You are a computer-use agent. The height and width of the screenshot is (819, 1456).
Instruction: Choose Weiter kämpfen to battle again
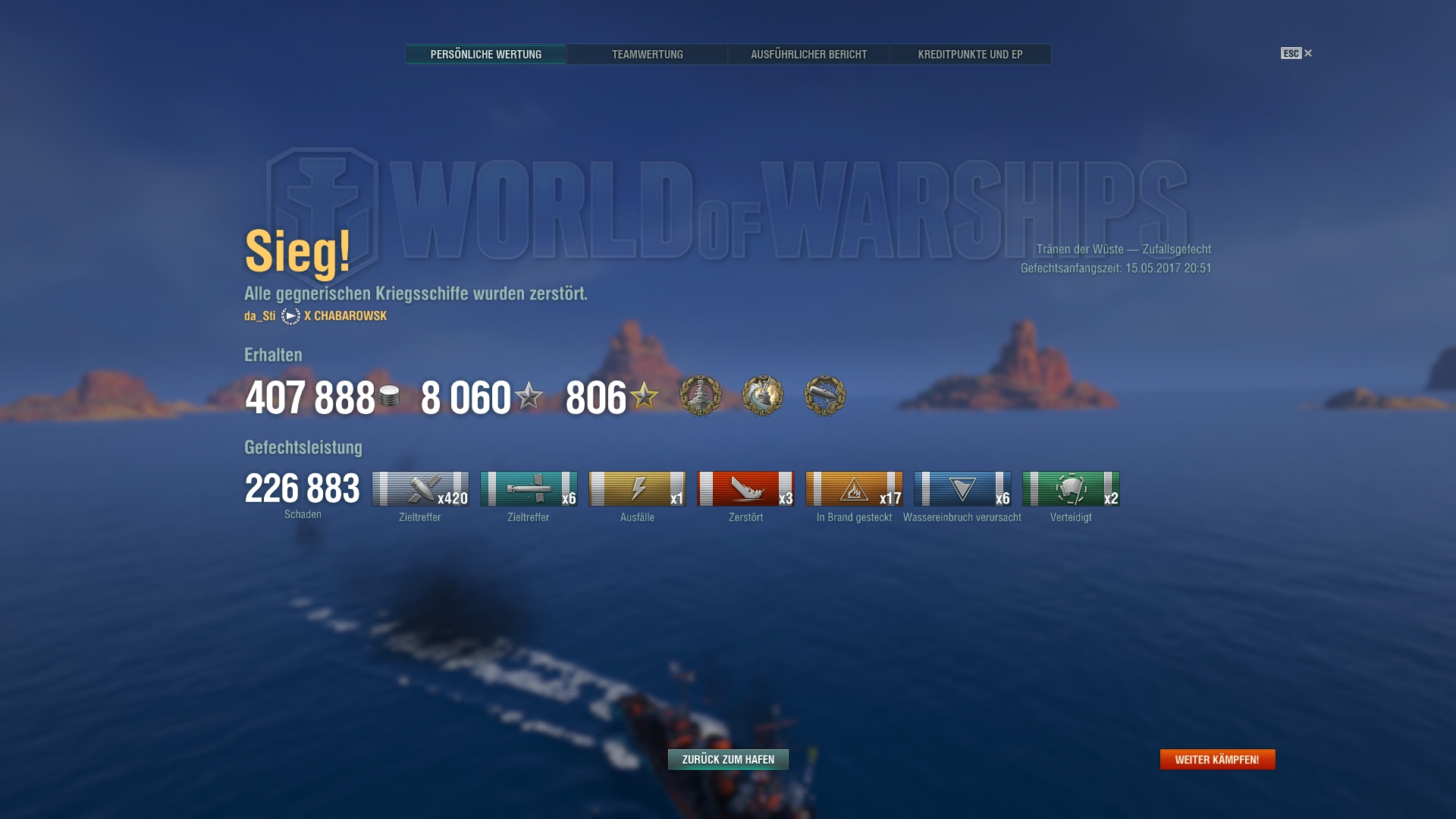point(1217,759)
